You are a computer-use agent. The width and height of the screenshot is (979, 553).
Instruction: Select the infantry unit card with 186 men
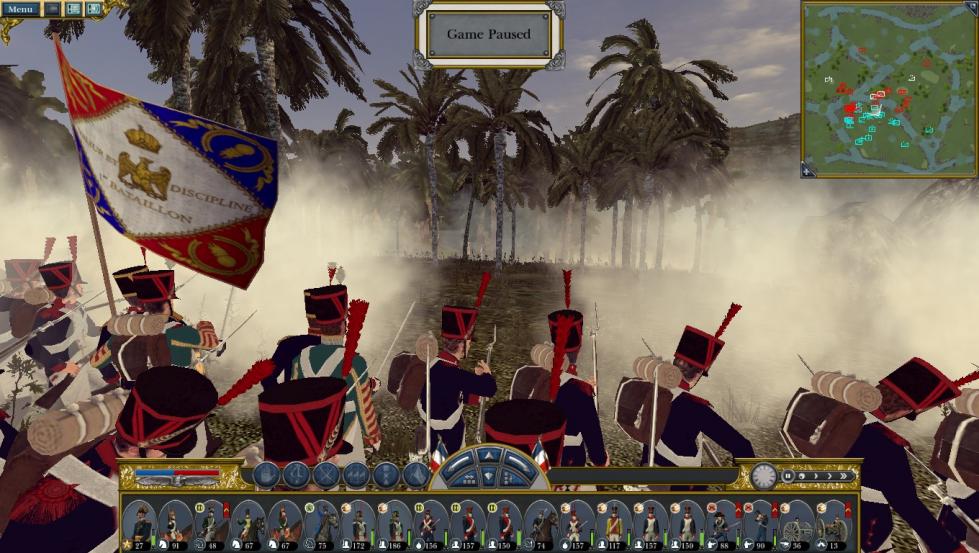pos(395,522)
